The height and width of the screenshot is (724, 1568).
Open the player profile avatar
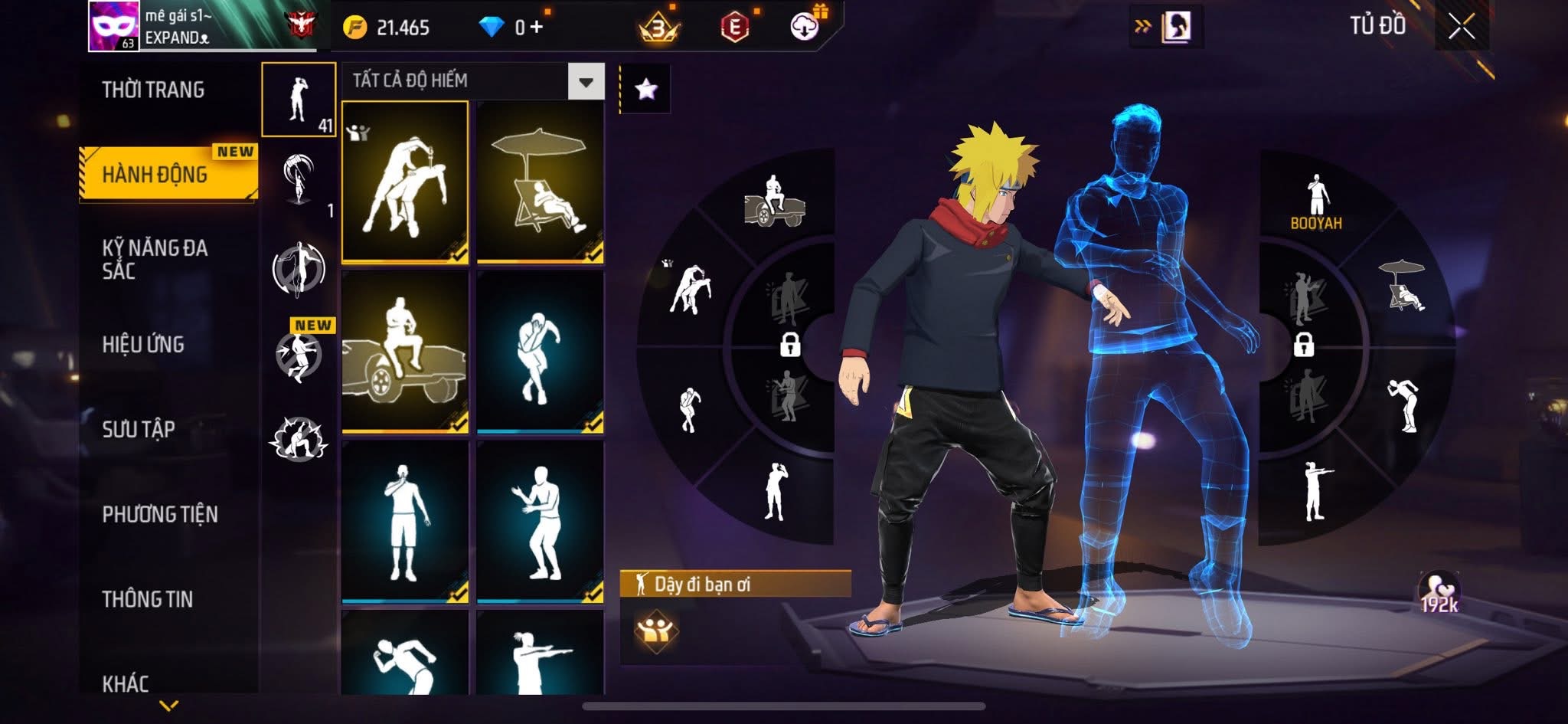point(113,26)
